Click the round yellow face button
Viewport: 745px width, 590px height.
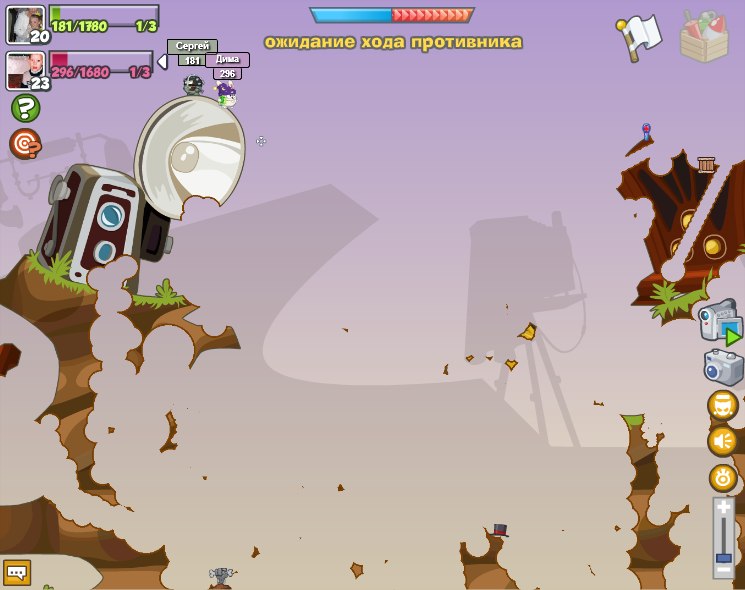pos(723,405)
